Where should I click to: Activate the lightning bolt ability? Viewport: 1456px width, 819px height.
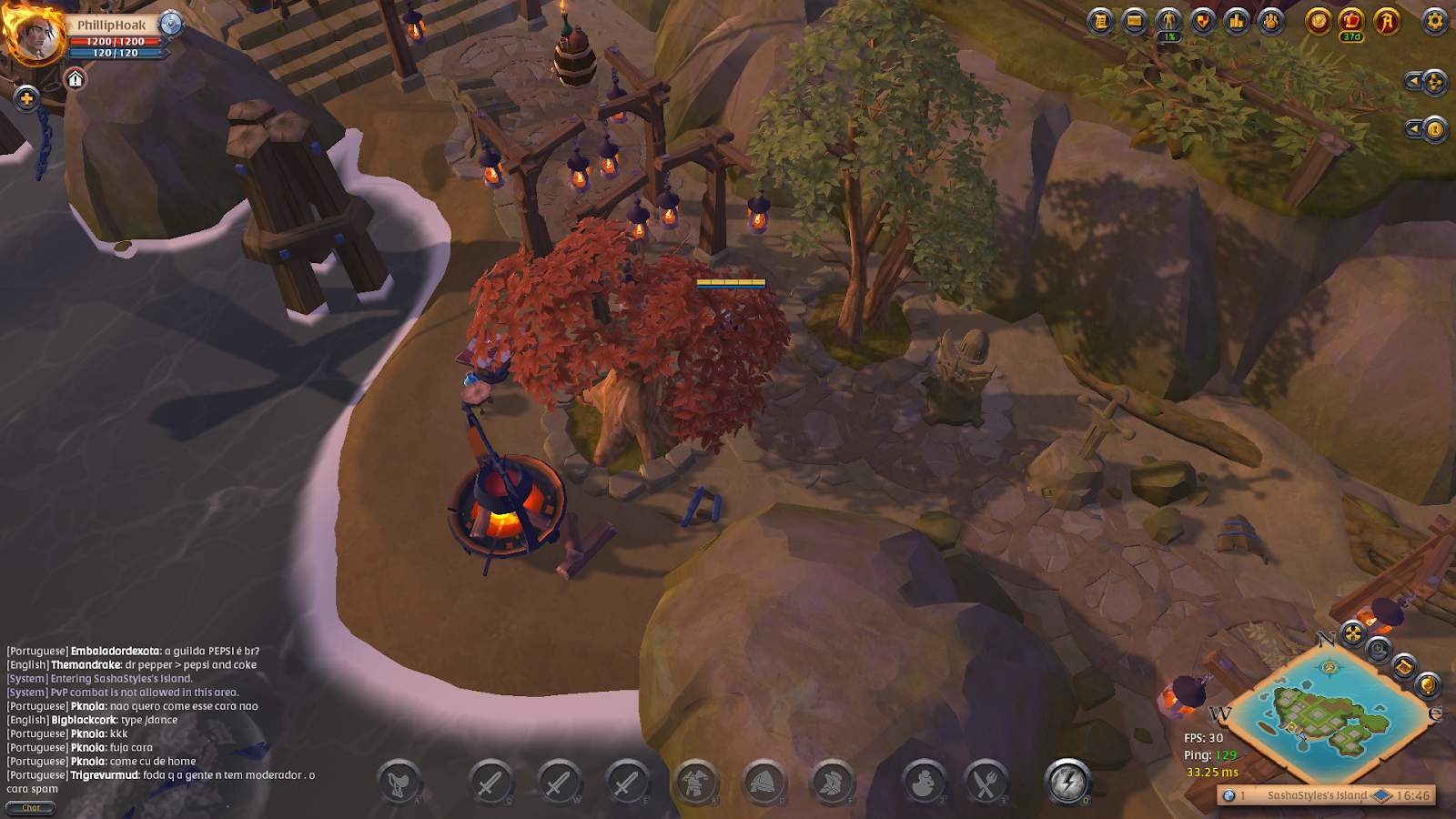pos(1067,782)
